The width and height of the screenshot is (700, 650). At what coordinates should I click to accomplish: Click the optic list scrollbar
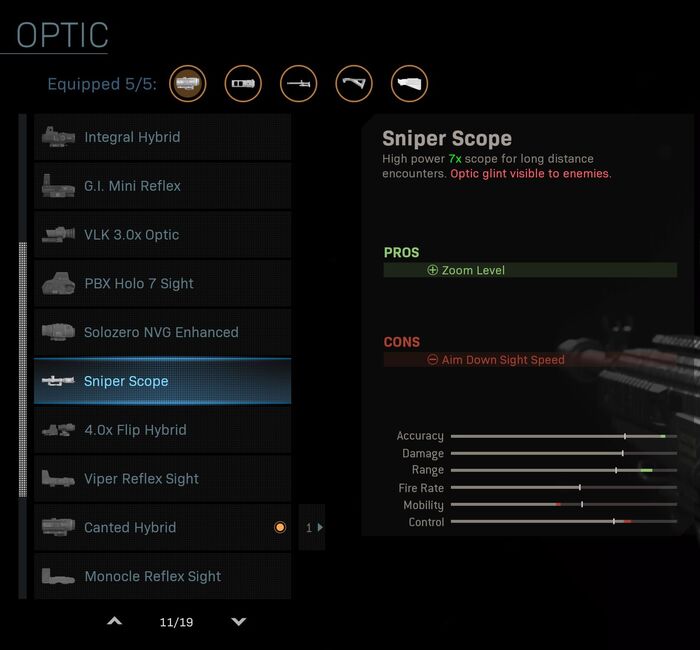[x=23, y=370]
